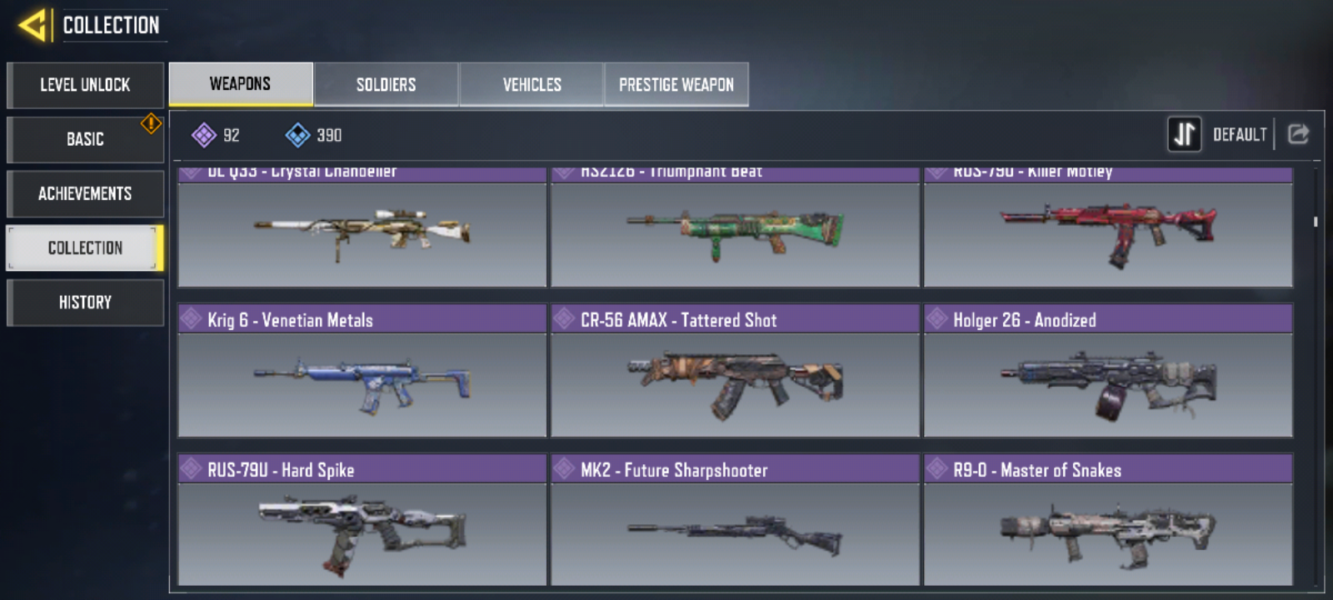1333x600 pixels.
Task: Select the Collection menu entry
Action: [85, 248]
